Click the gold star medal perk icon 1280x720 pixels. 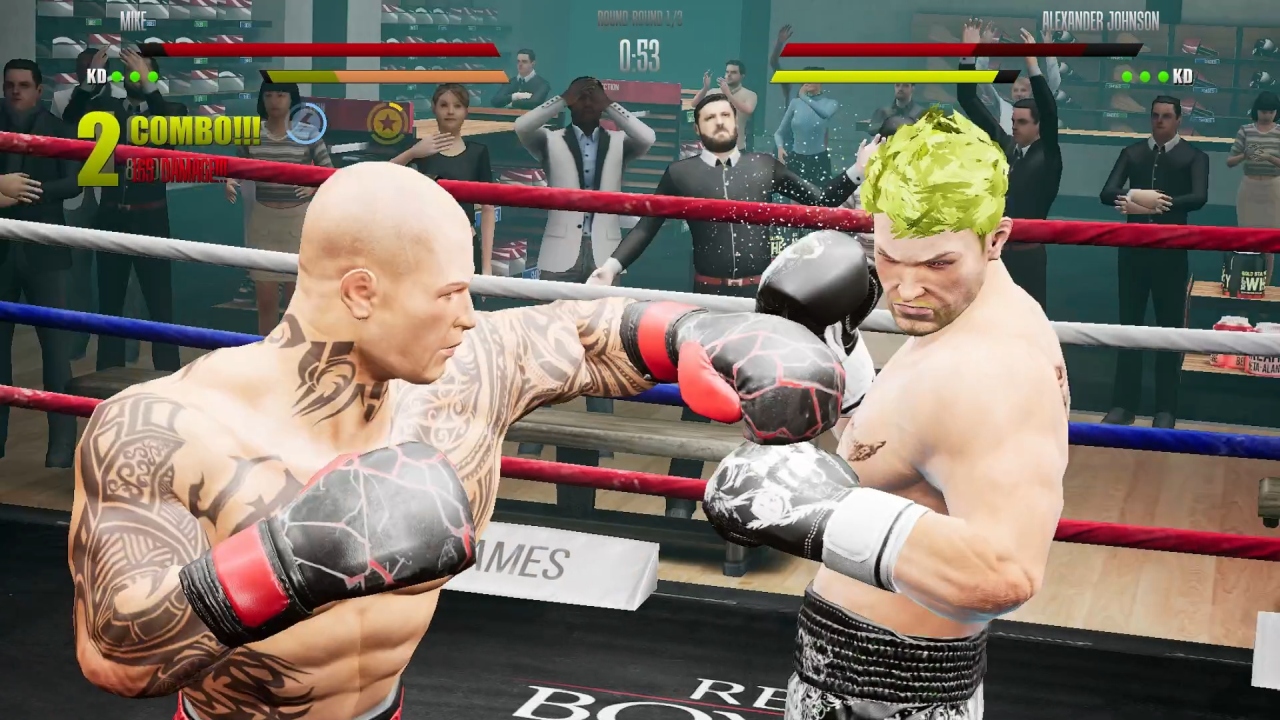pos(388,124)
